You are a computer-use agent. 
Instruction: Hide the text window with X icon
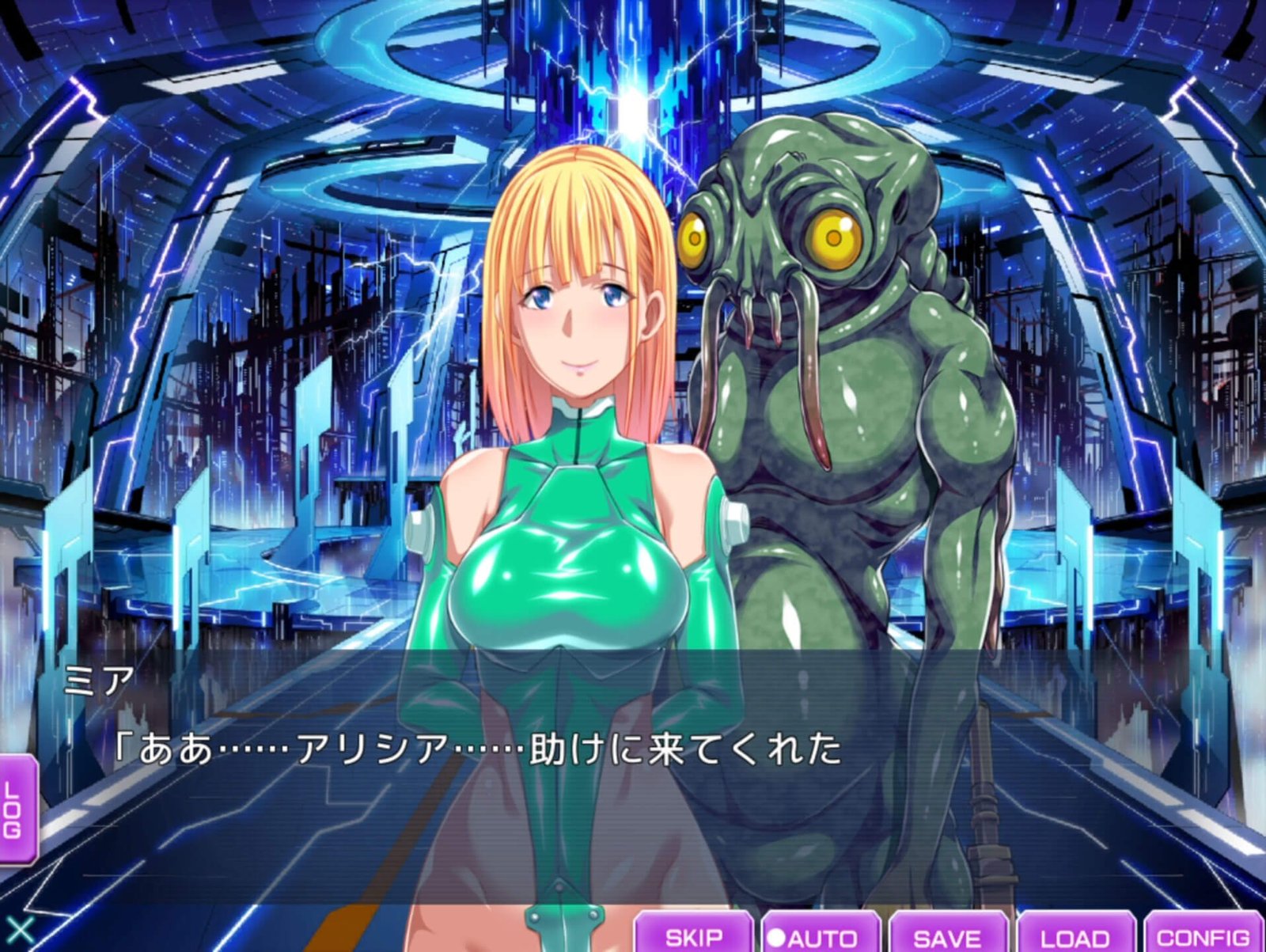point(19,931)
